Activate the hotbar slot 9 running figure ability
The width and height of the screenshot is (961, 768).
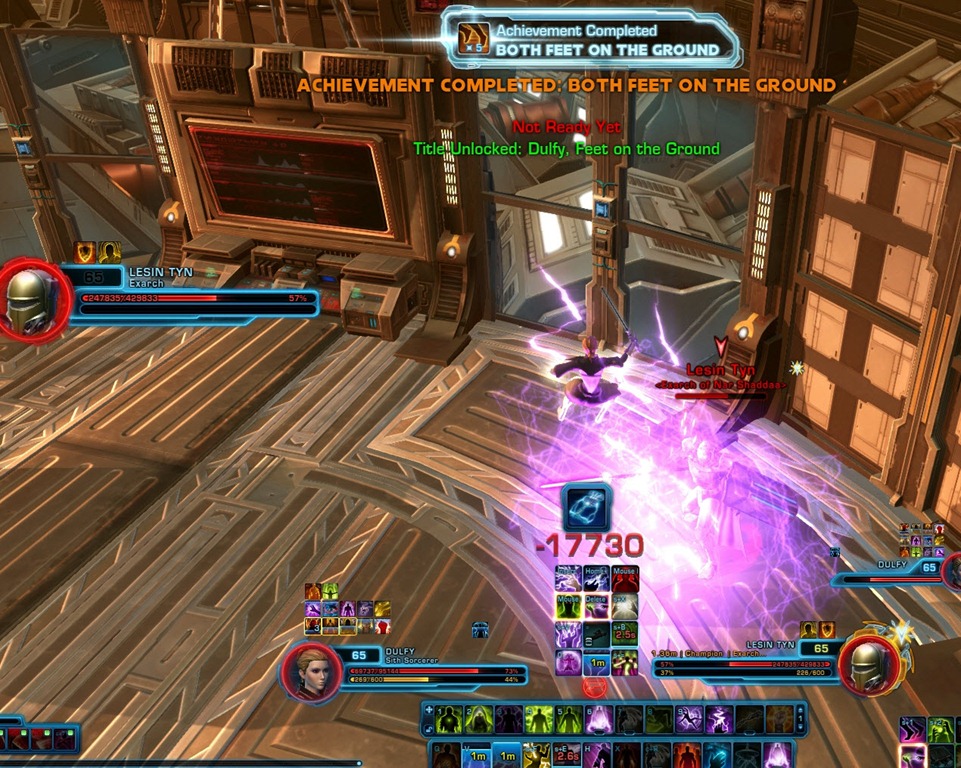coord(689,720)
